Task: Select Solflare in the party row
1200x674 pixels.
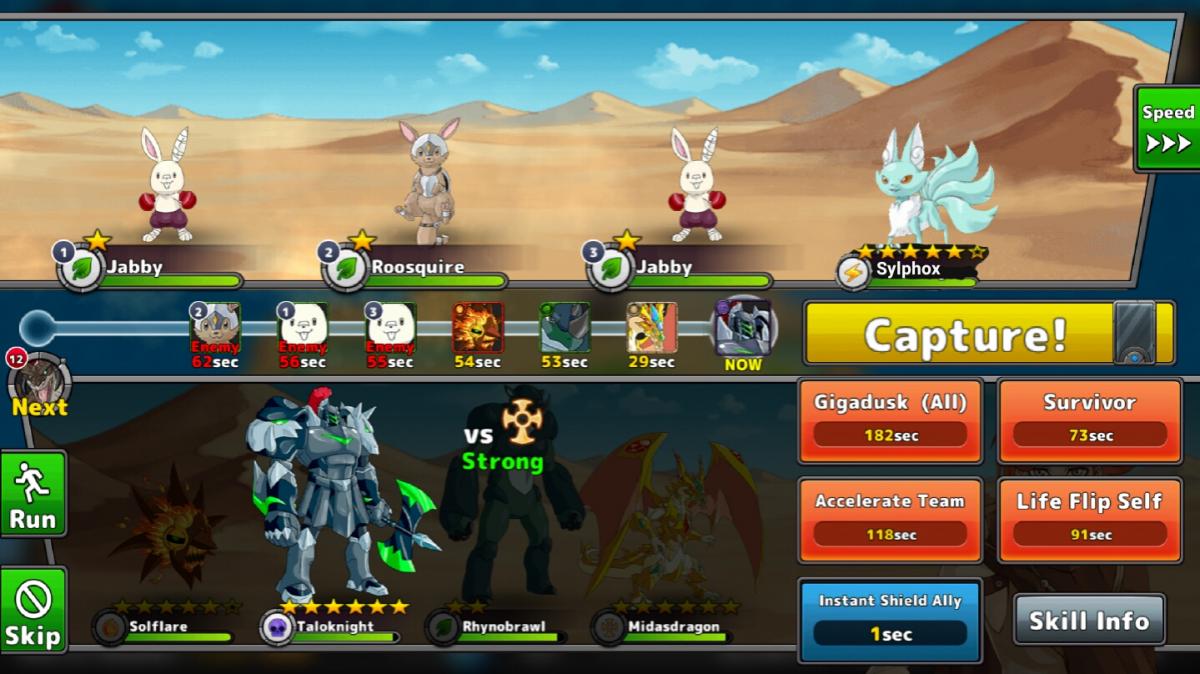Action: coord(160,627)
